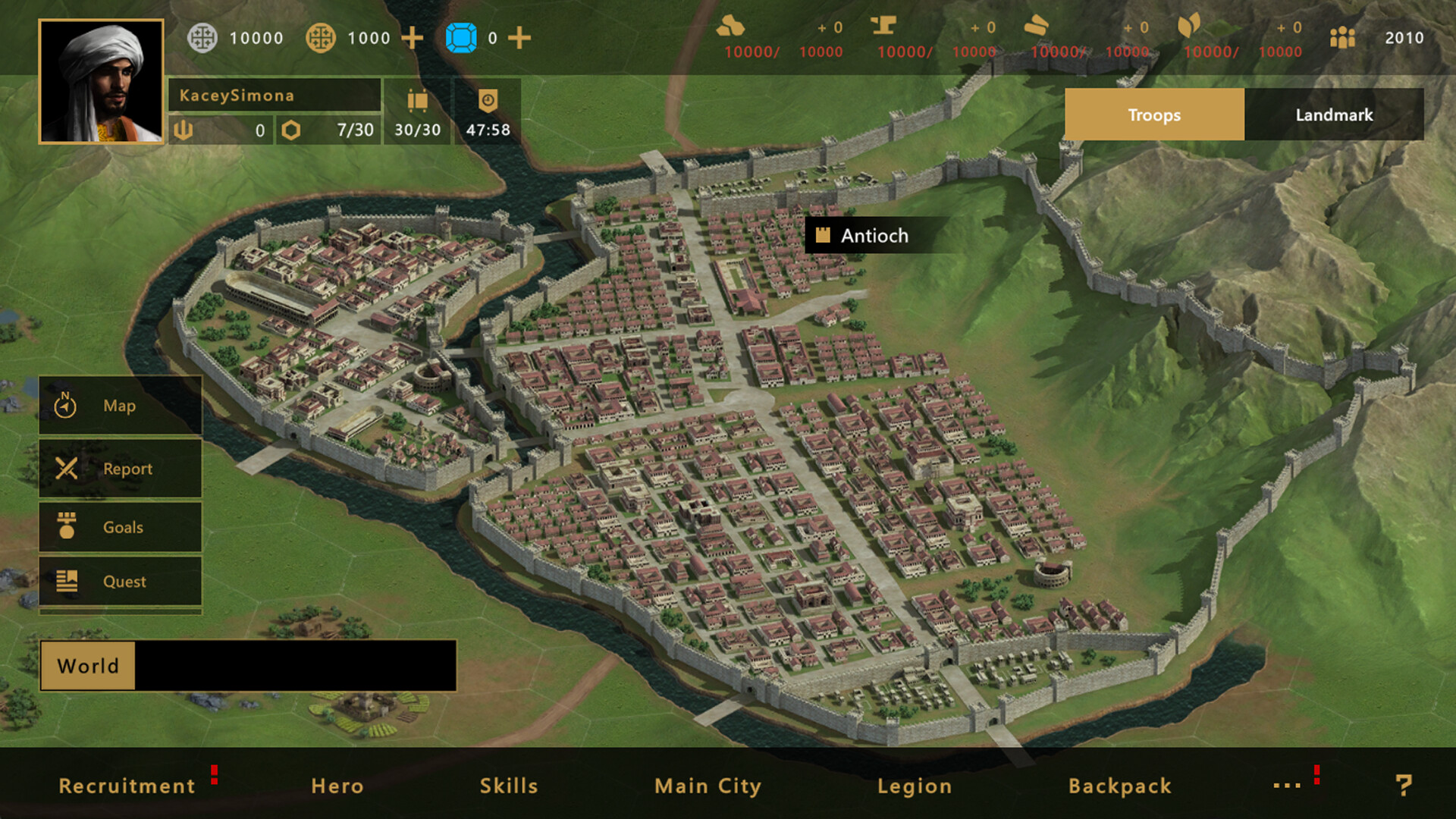Select the blue gem currency icon

pyautogui.click(x=463, y=36)
